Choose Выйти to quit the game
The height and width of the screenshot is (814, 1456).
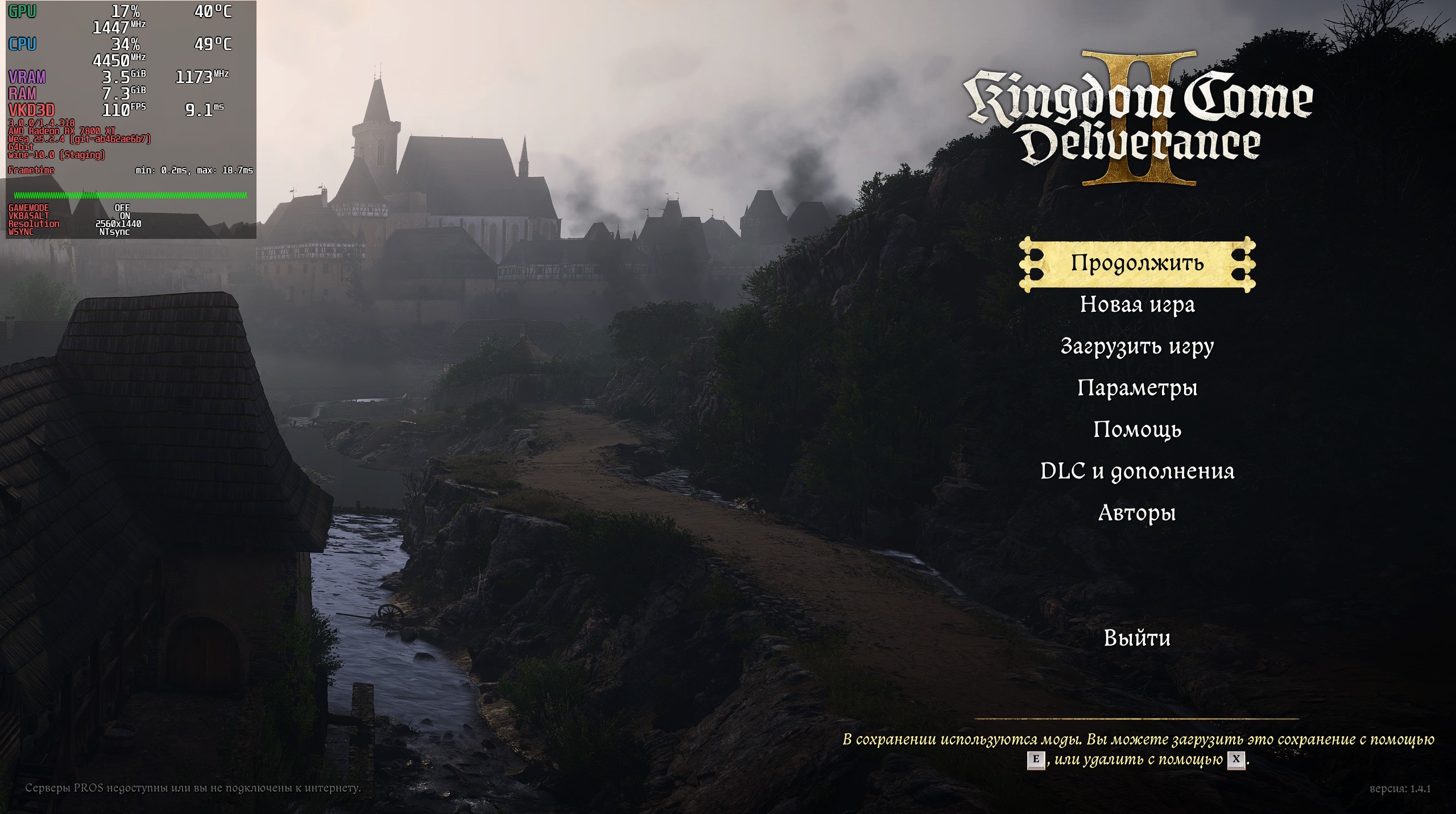pos(1137,638)
